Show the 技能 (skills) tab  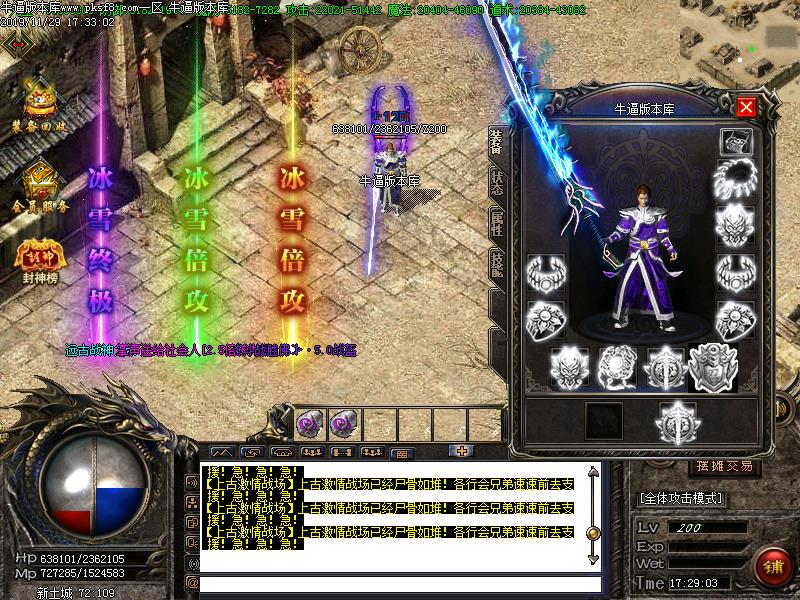point(496,264)
